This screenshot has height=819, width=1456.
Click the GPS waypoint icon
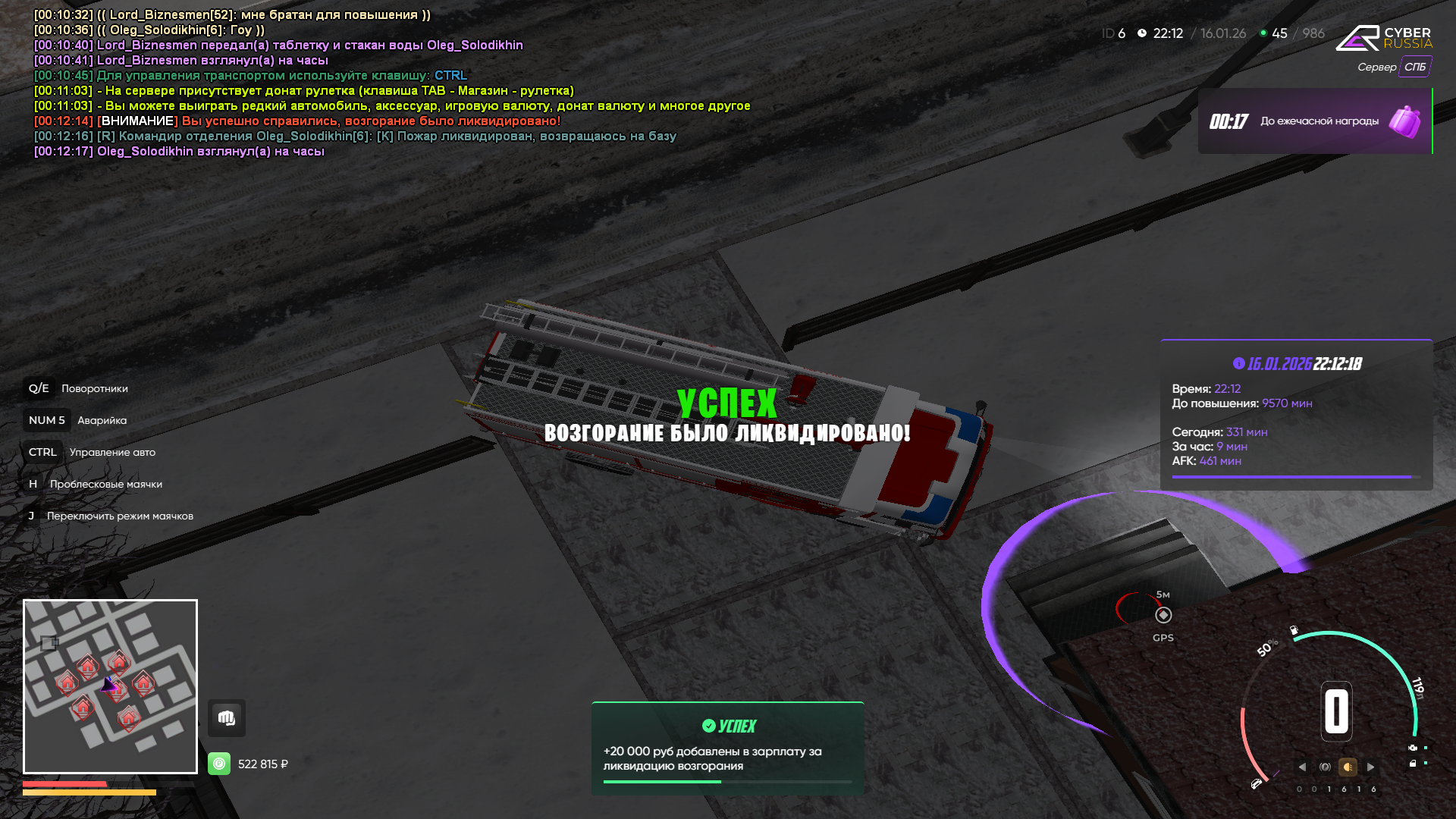click(1163, 615)
